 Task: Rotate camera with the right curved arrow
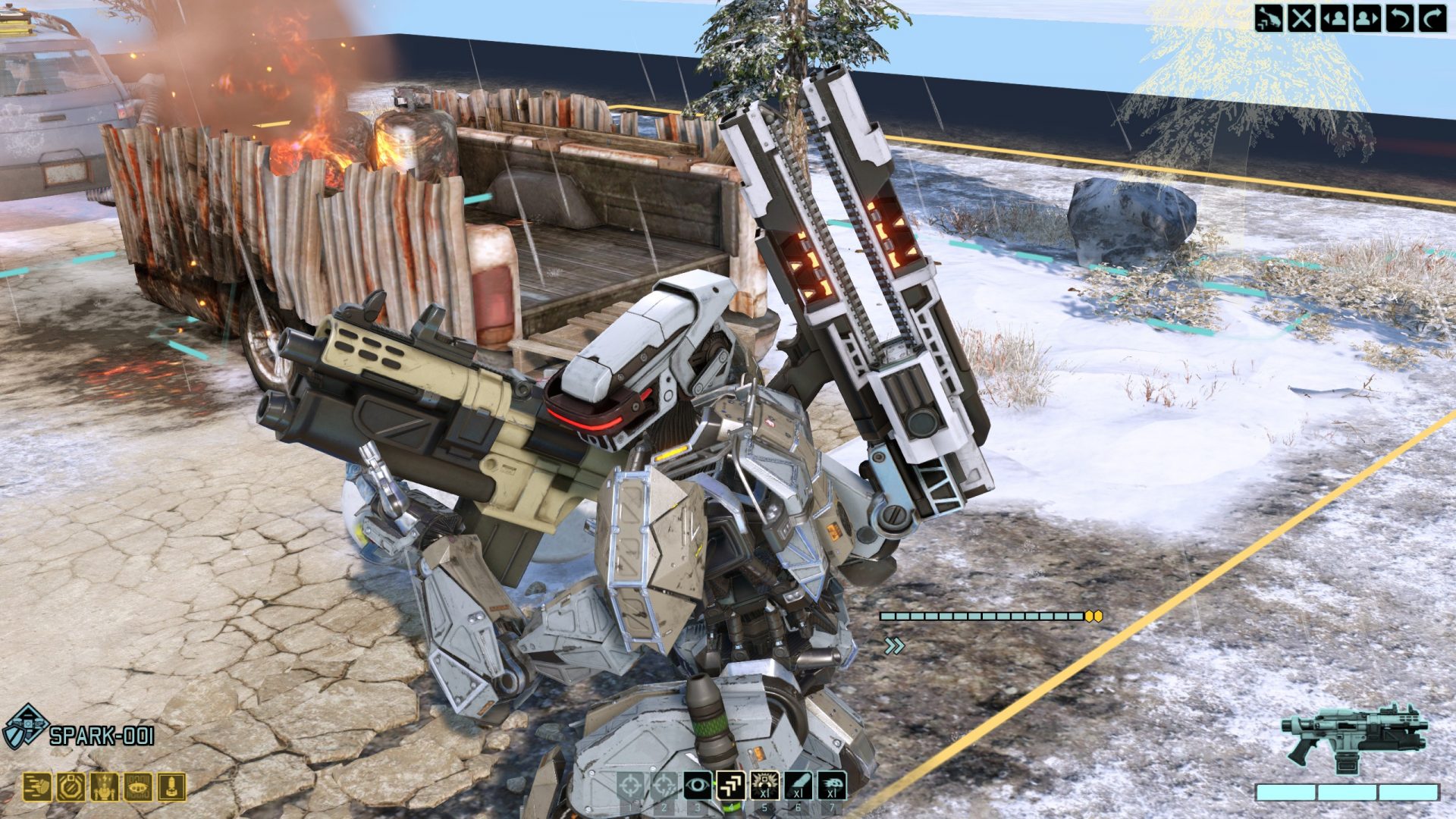(1432, 17)
